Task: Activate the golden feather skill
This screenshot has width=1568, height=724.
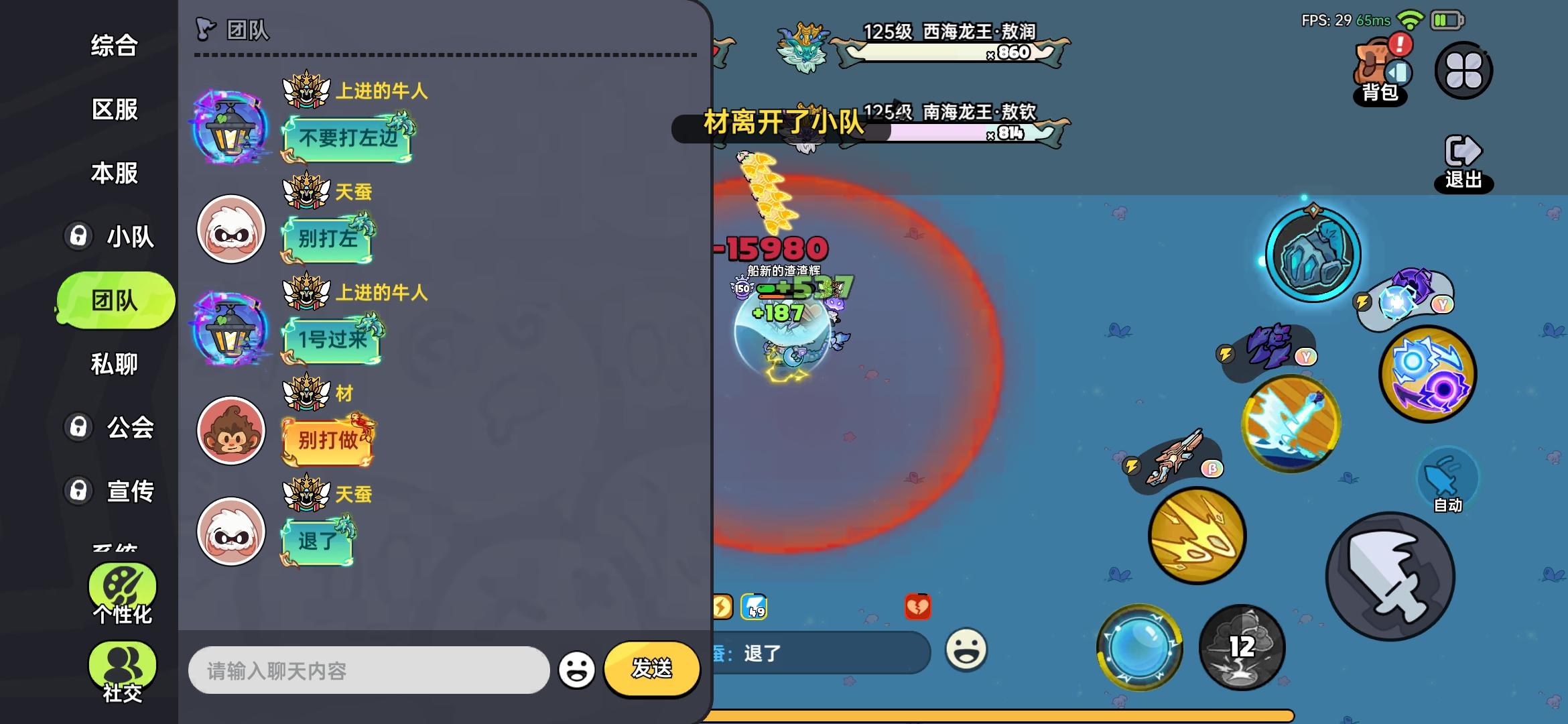Action: click(x=1197, y=536)
